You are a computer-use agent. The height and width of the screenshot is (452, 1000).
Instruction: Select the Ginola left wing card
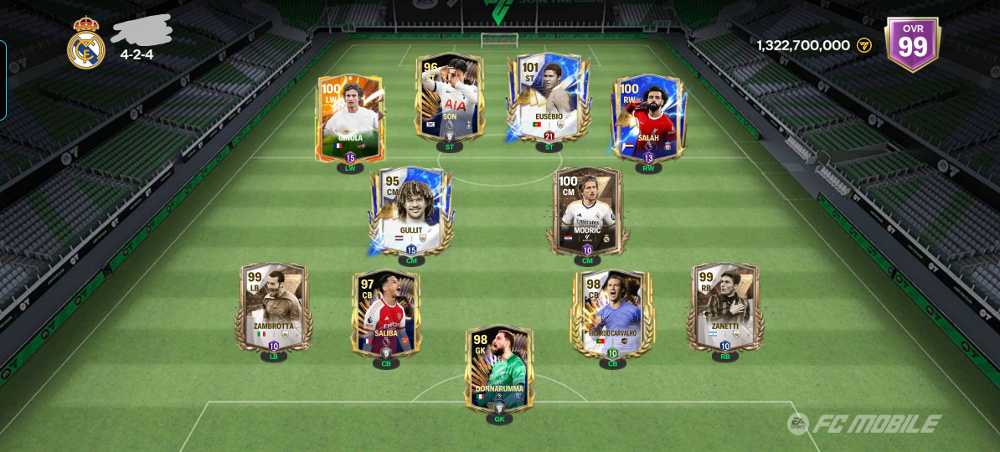click(x=350, y=118)
